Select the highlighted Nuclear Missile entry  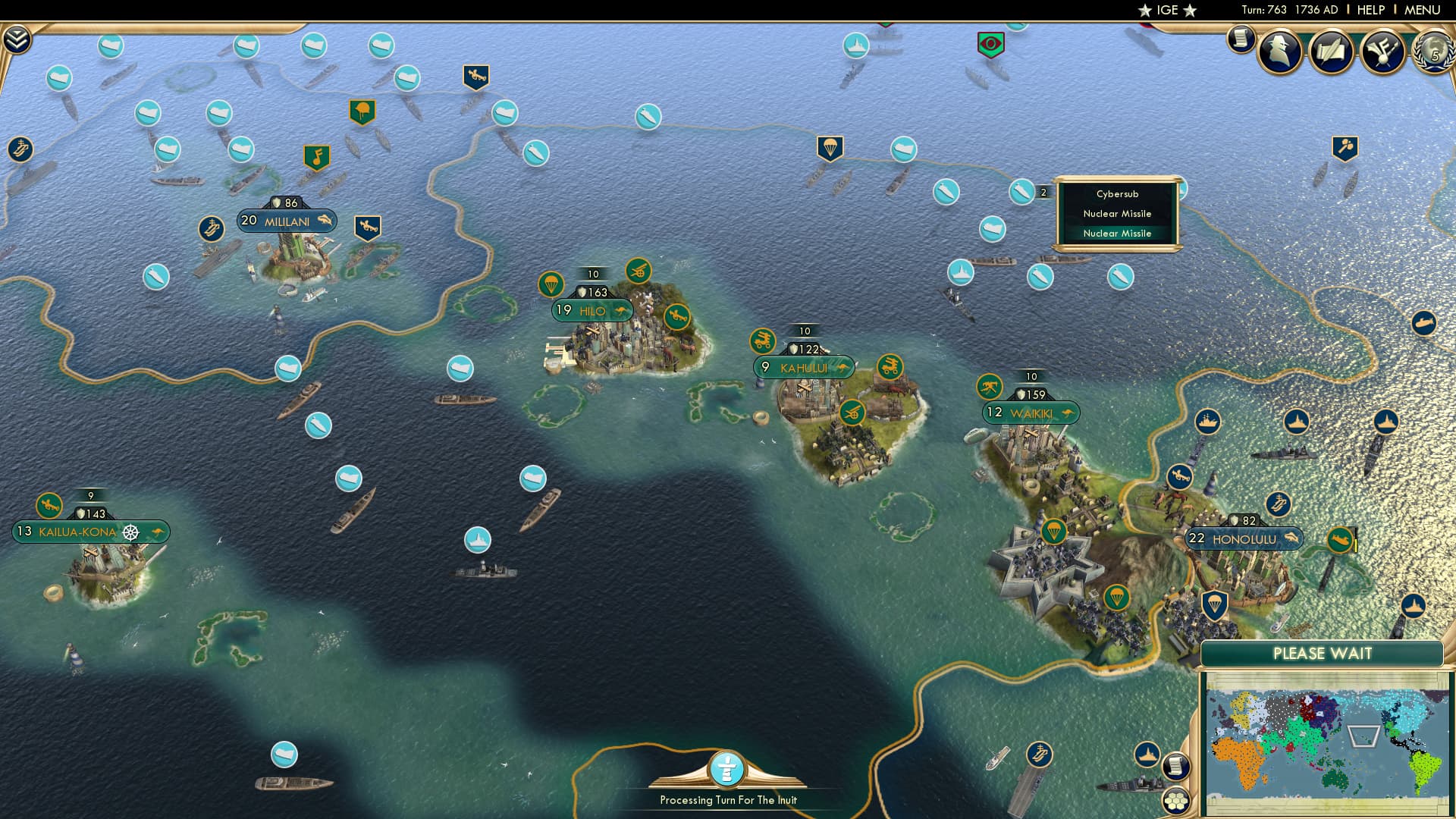click(1116, 234)
